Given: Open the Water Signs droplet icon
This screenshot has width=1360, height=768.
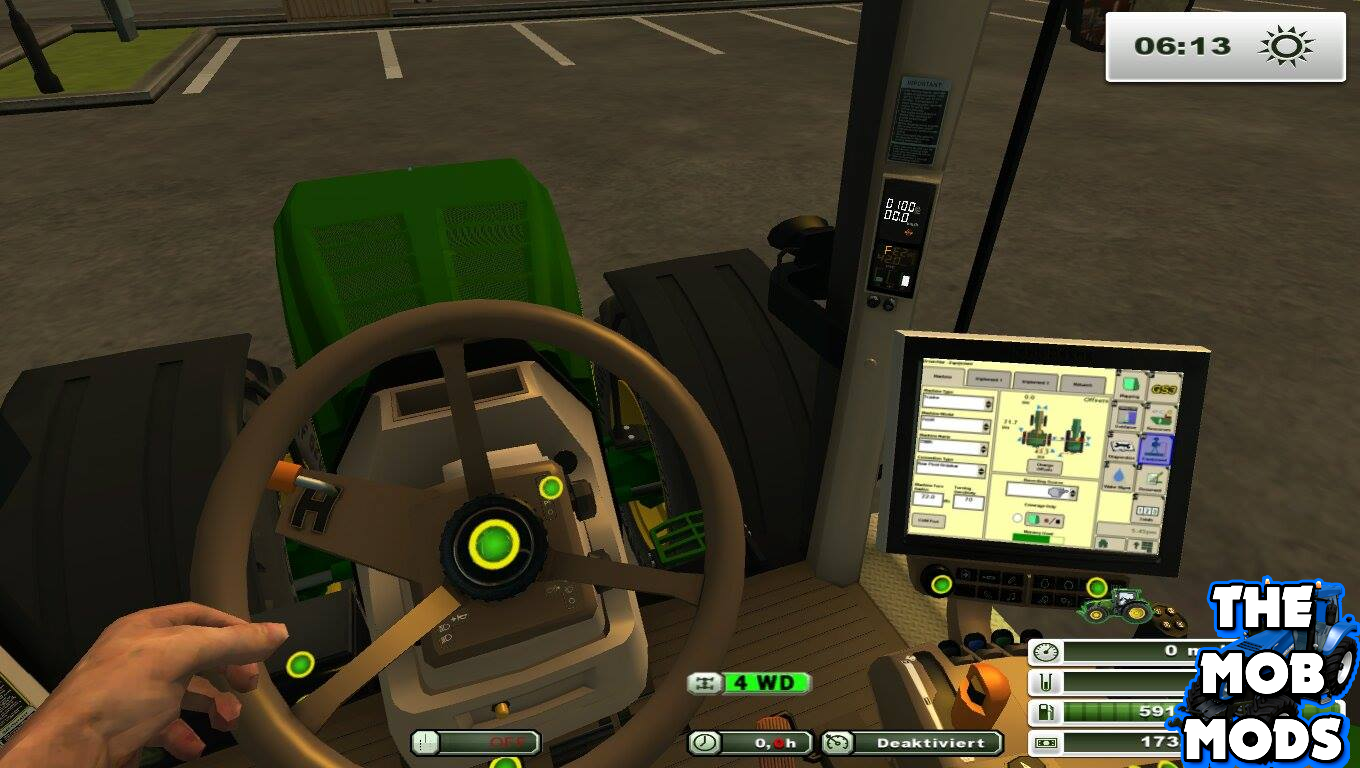Looking at the screenshot, I should 1118,477.
